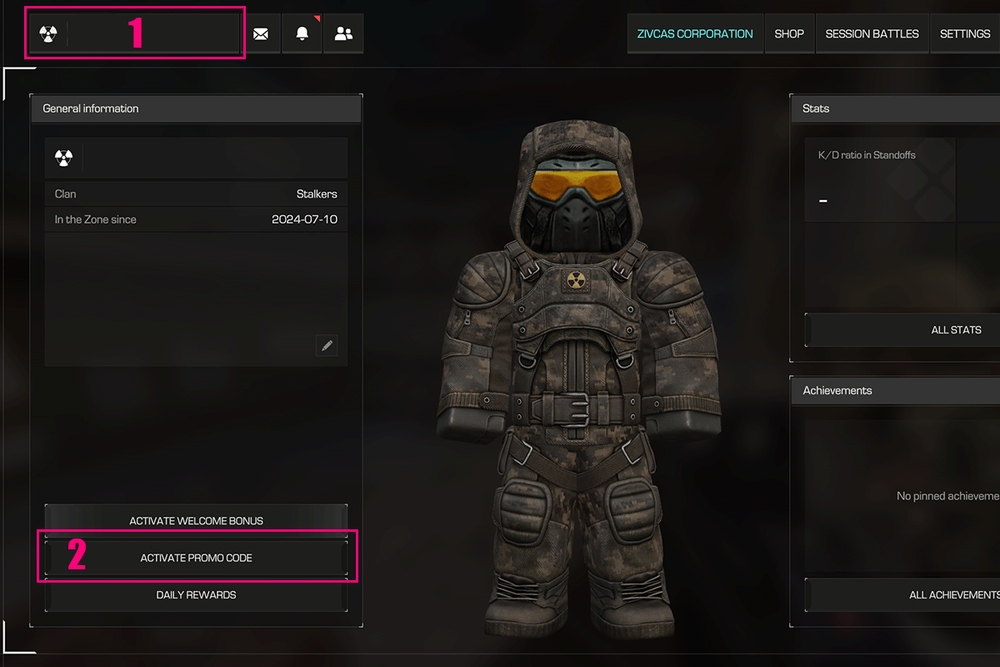The height and width of the screenshot is (667, 1000).
Task: Click Activate Welcome Bonus button
Action: [x=196, y=521]
